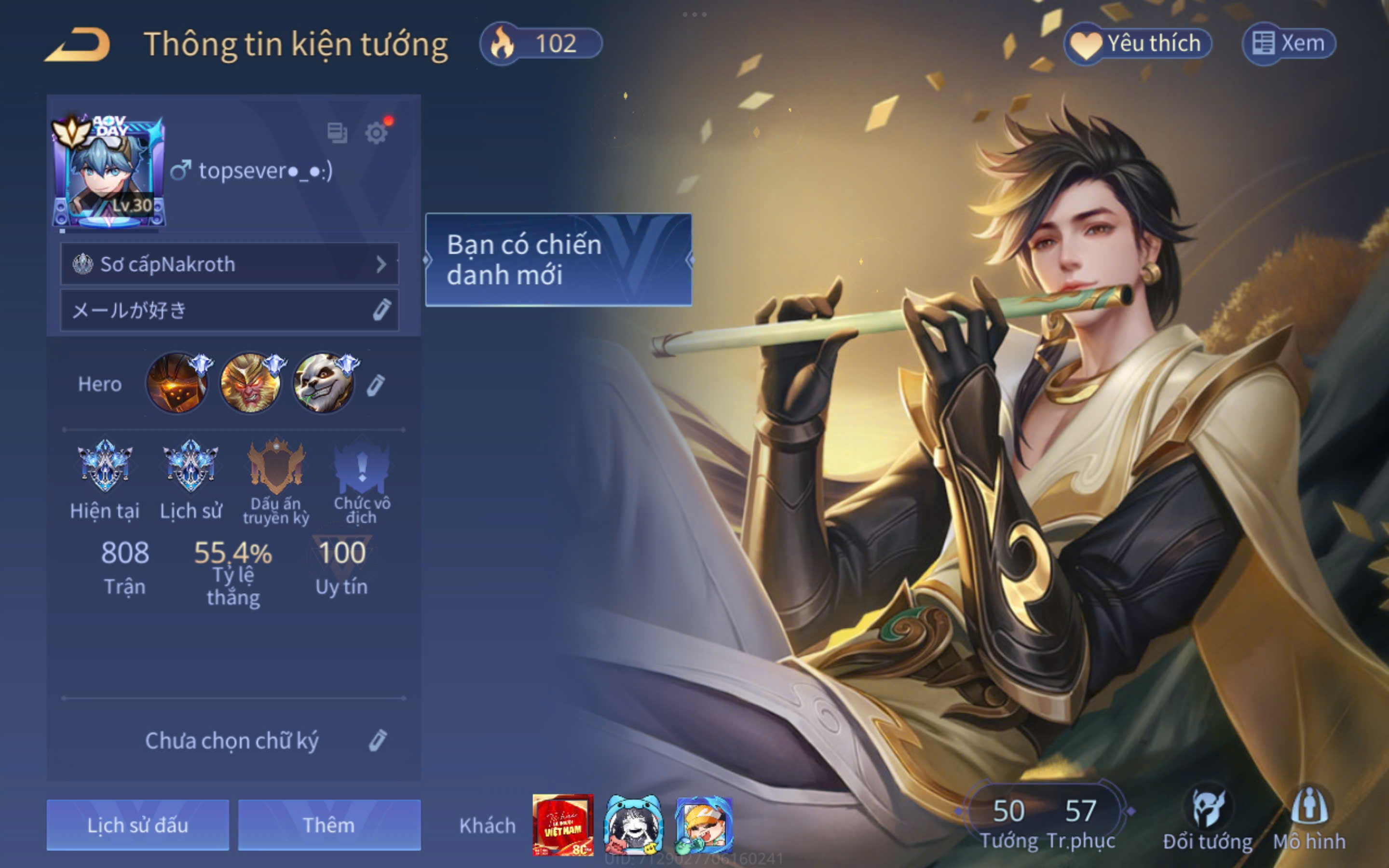The image size is (1389, 868).
Task: Edit the featured Hero selection
Action: click(376, 385)
